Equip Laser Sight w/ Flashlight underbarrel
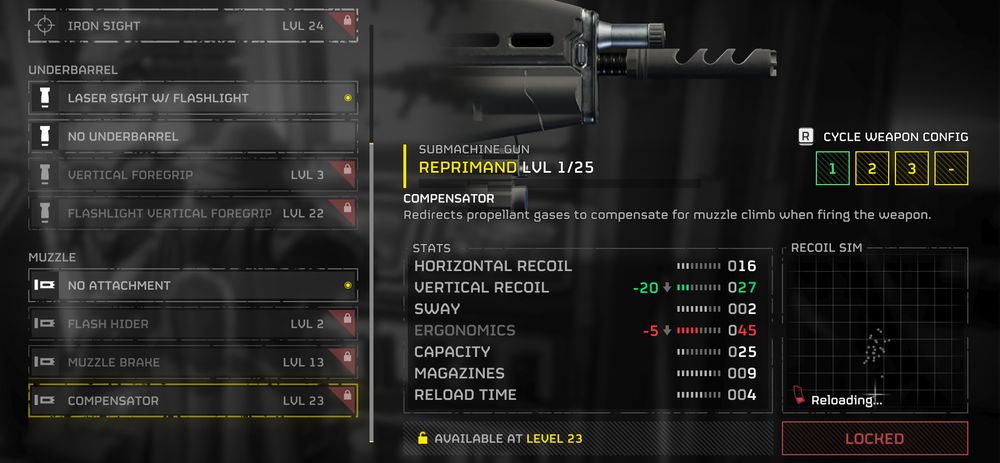 coord(192,98)
